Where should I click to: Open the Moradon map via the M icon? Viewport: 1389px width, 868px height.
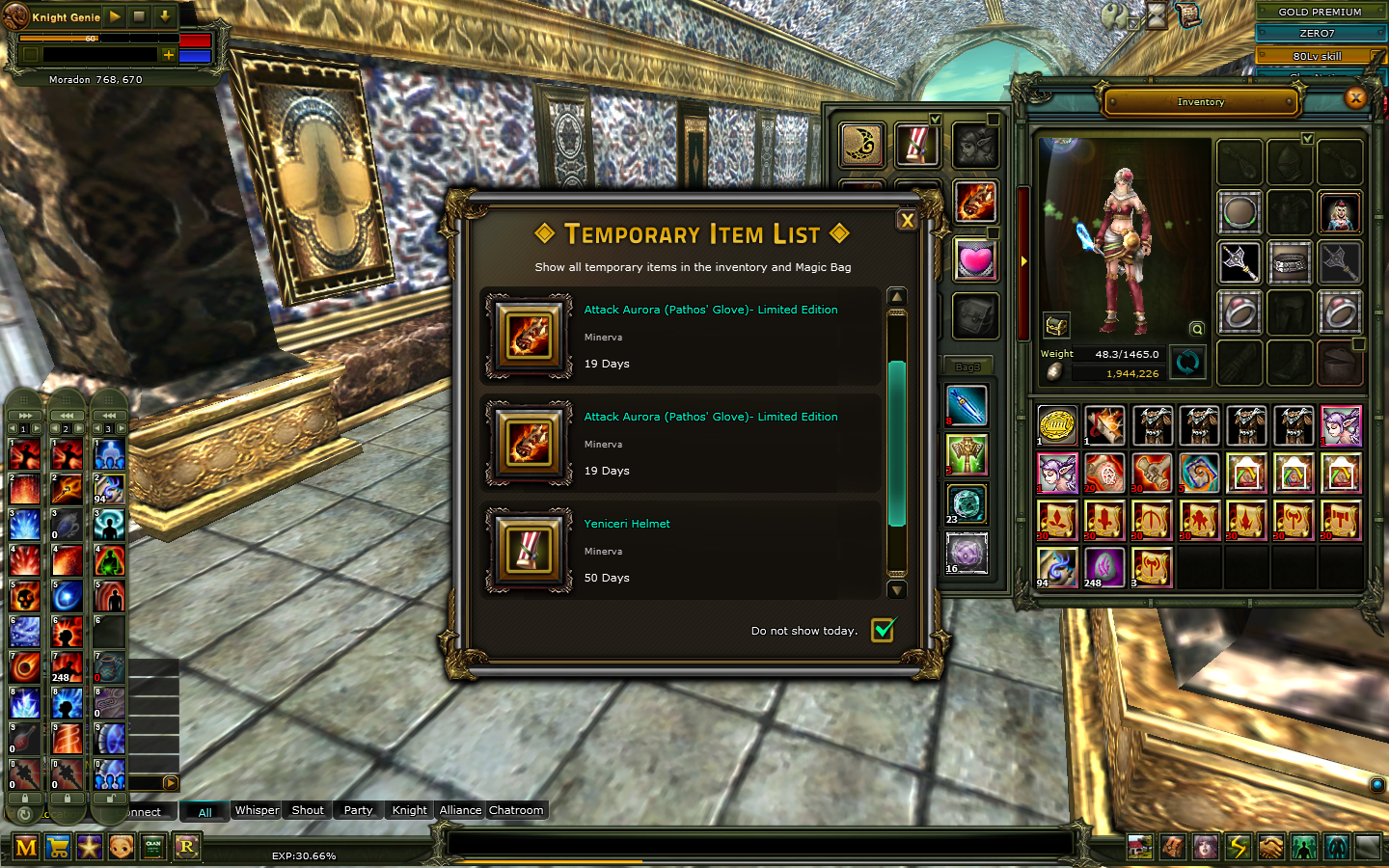[26, 847]
